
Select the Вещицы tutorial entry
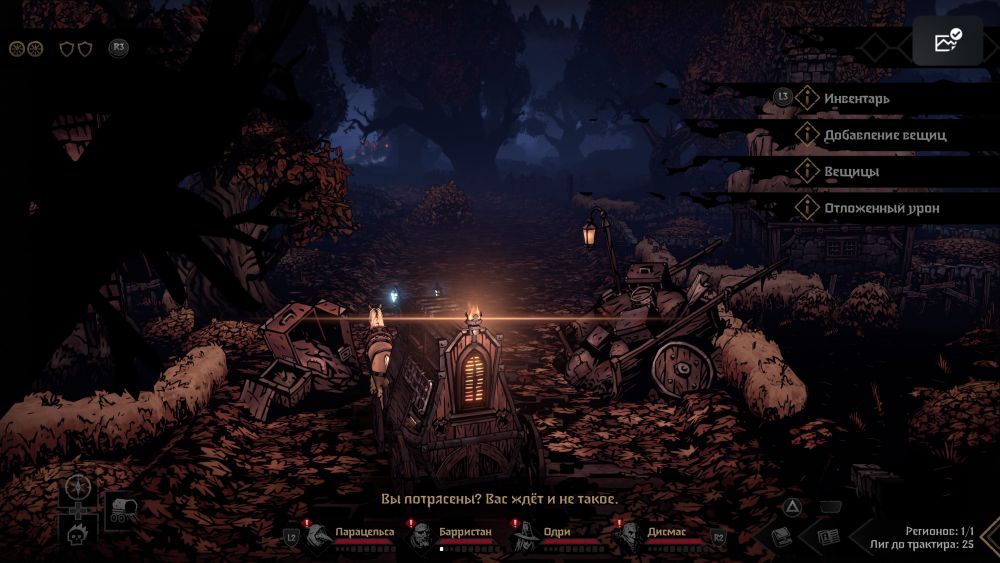[851, 172]
